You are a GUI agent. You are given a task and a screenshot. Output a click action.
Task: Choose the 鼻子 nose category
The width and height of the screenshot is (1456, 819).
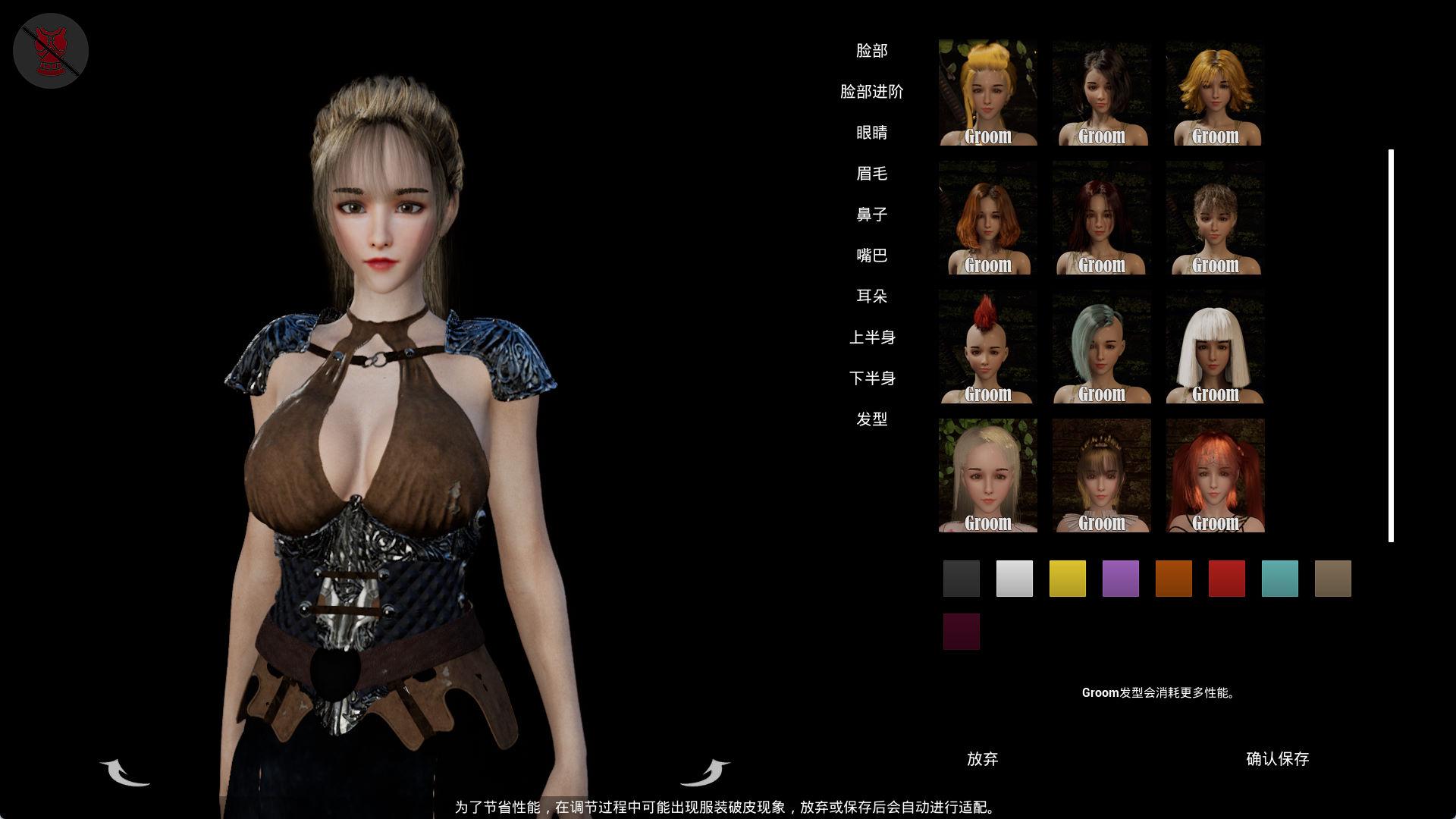pyautogui.click(x=871, y=215)
